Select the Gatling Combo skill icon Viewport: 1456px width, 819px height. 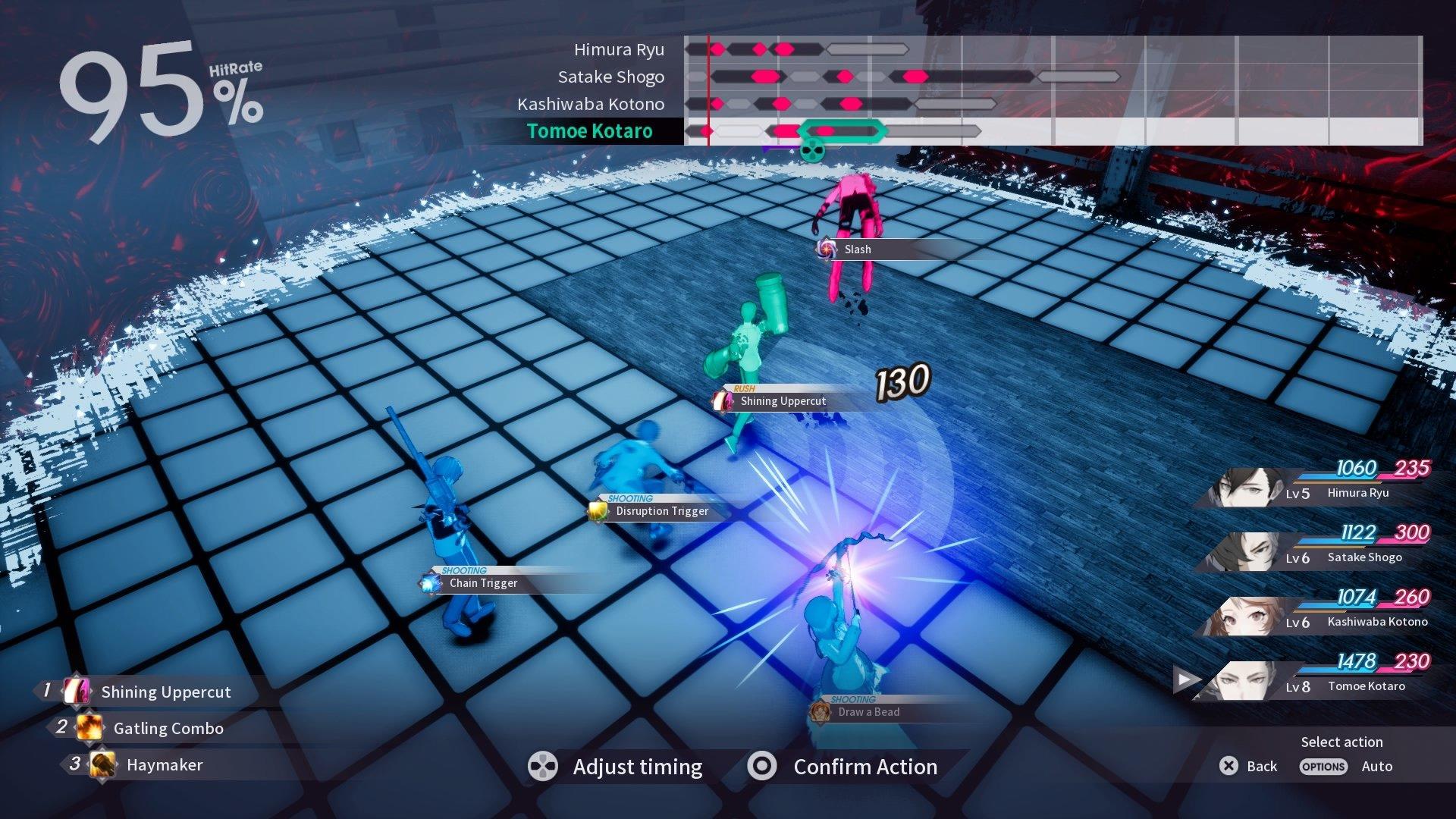[89, 728]
